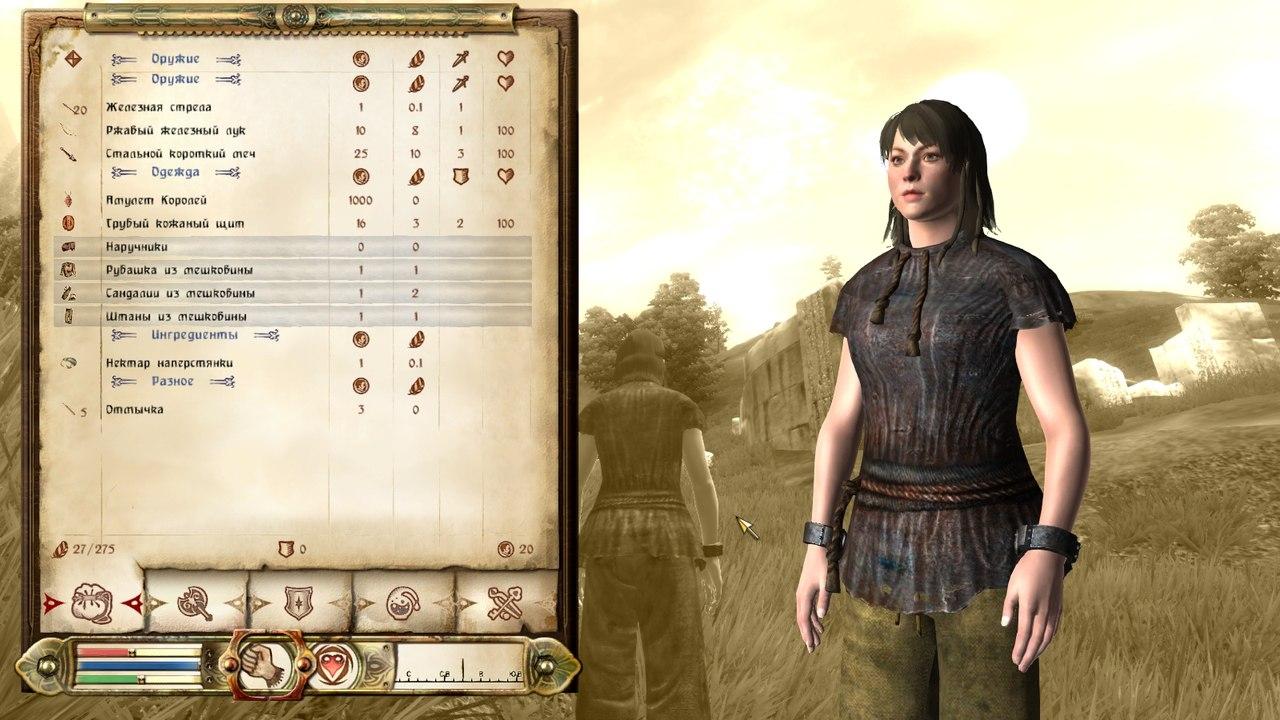Image resolution: width=1280 pixels, height=720 pixels.
Task: Select the Железная стрела item row
Action: 159,108
